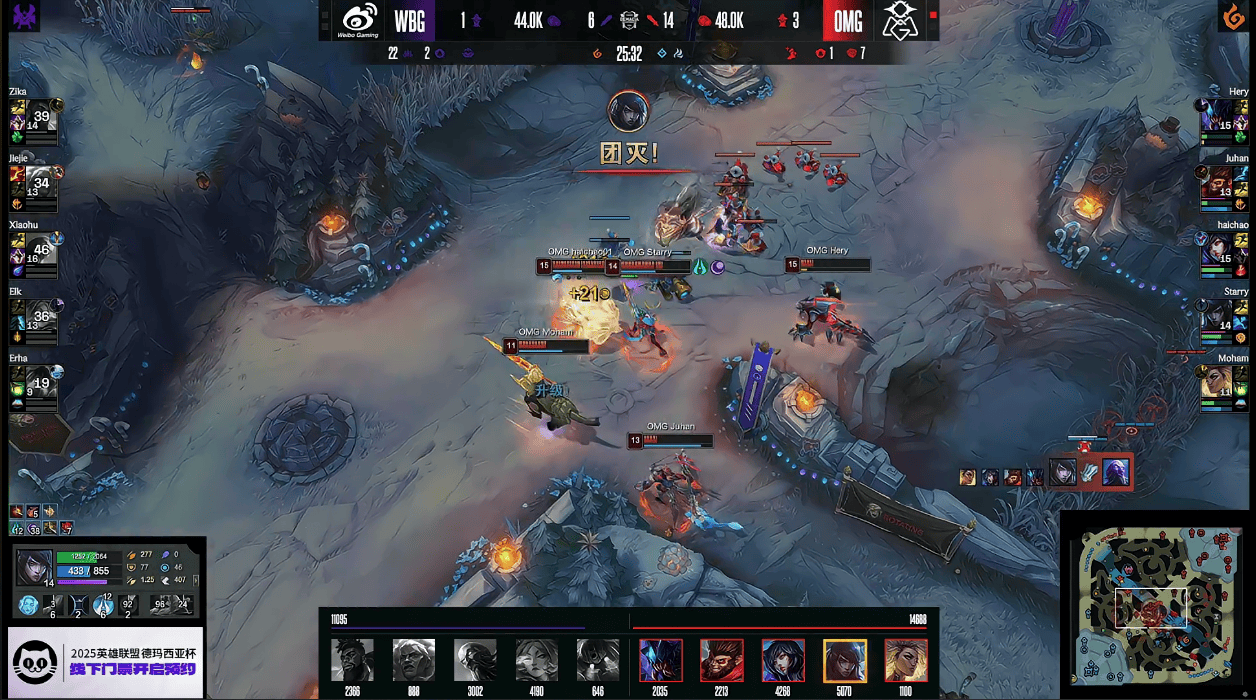This screenshot has width=1256, height=700.
Task: Select the gold-bordered champion with 5070 damage
Action: coord(844,661)
